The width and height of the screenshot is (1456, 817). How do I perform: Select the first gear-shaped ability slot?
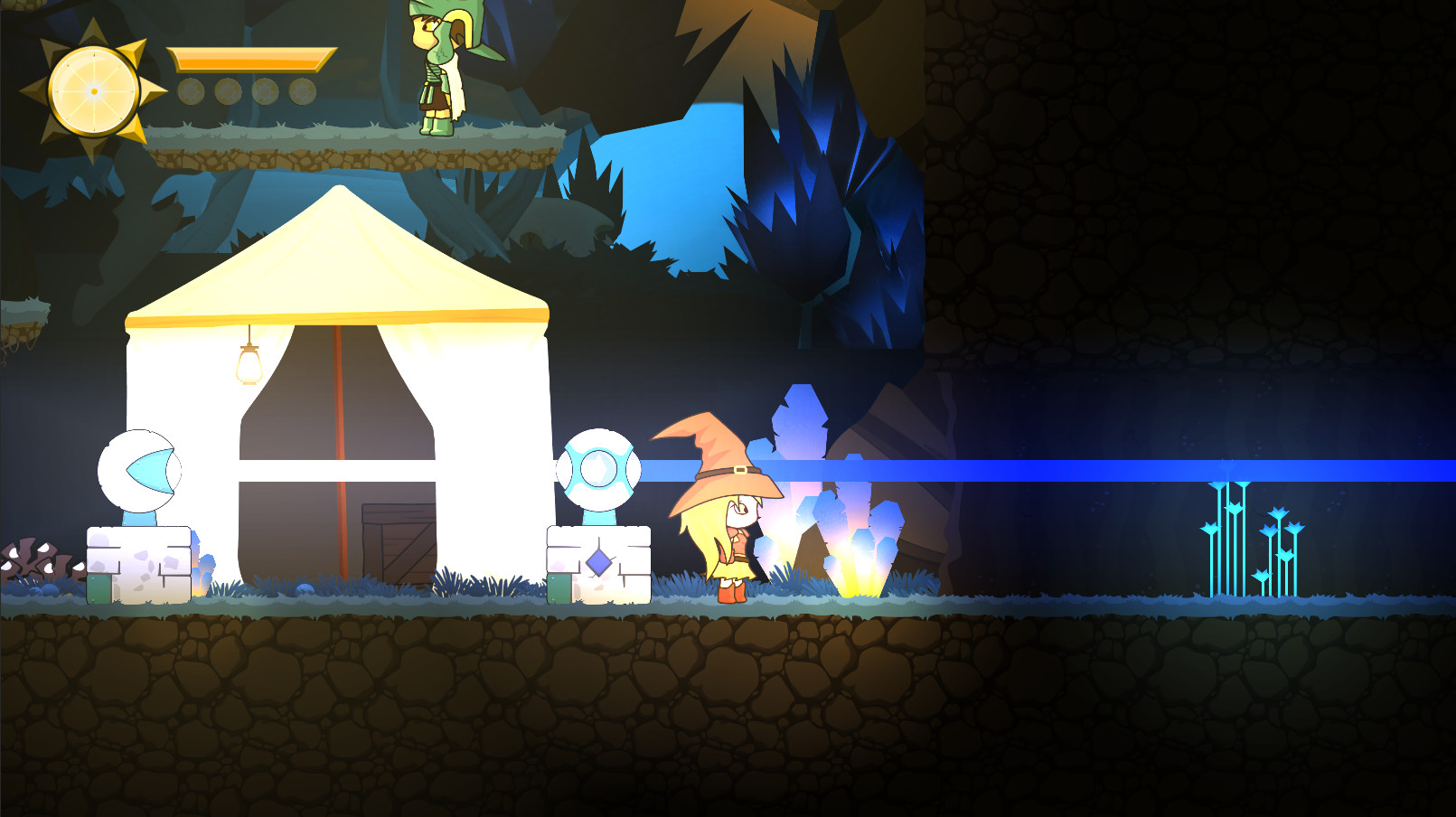(x=193, y=90)
